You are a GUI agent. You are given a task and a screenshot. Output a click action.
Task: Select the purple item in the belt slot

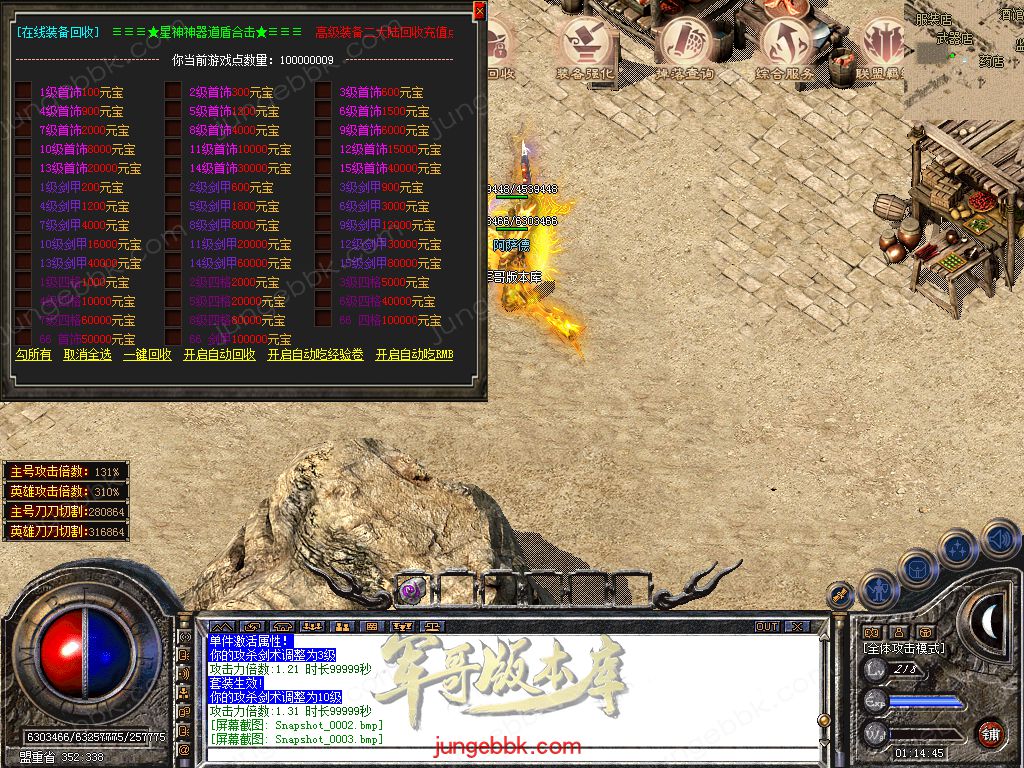[x=411, y=591]
